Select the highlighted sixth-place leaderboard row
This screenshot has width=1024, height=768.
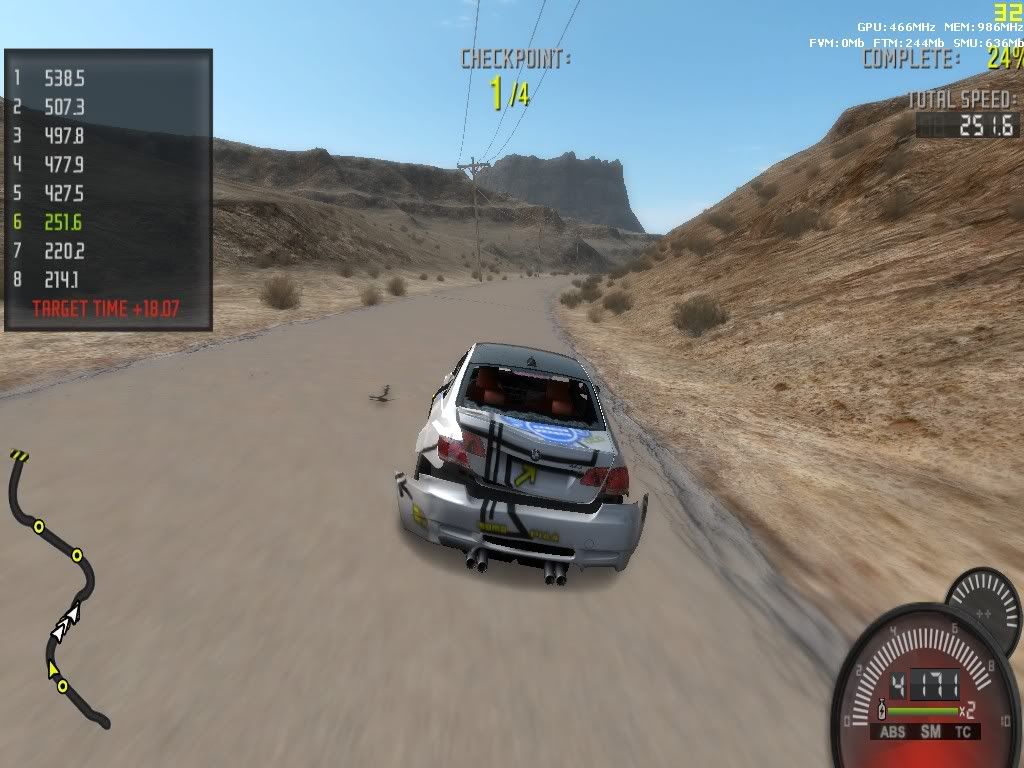[62, 222]
